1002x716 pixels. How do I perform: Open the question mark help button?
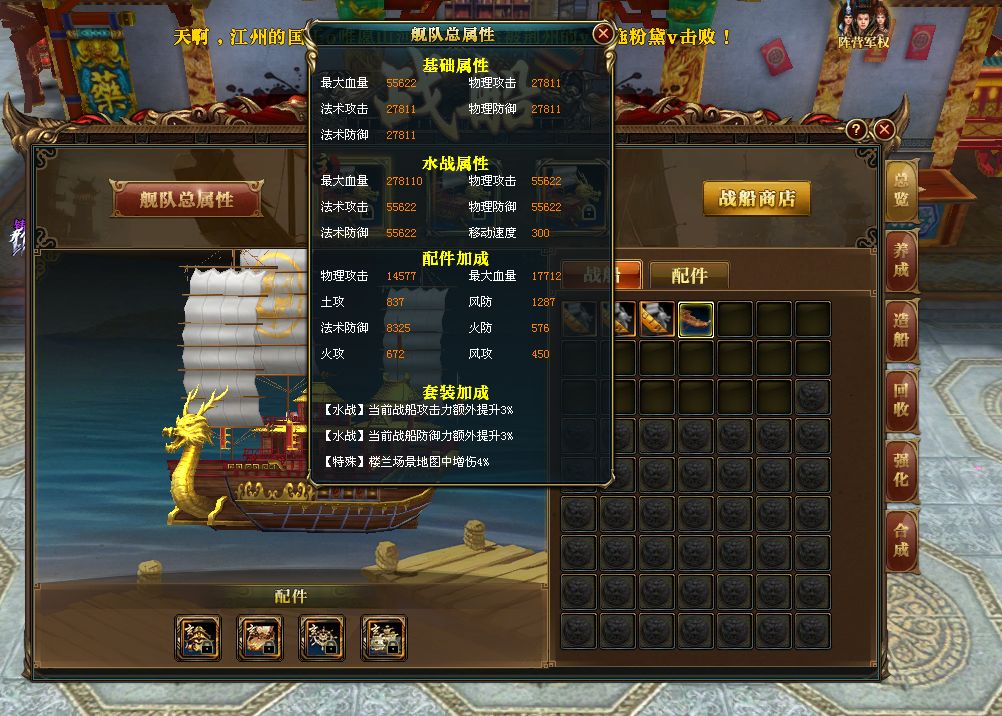(856, 130)
